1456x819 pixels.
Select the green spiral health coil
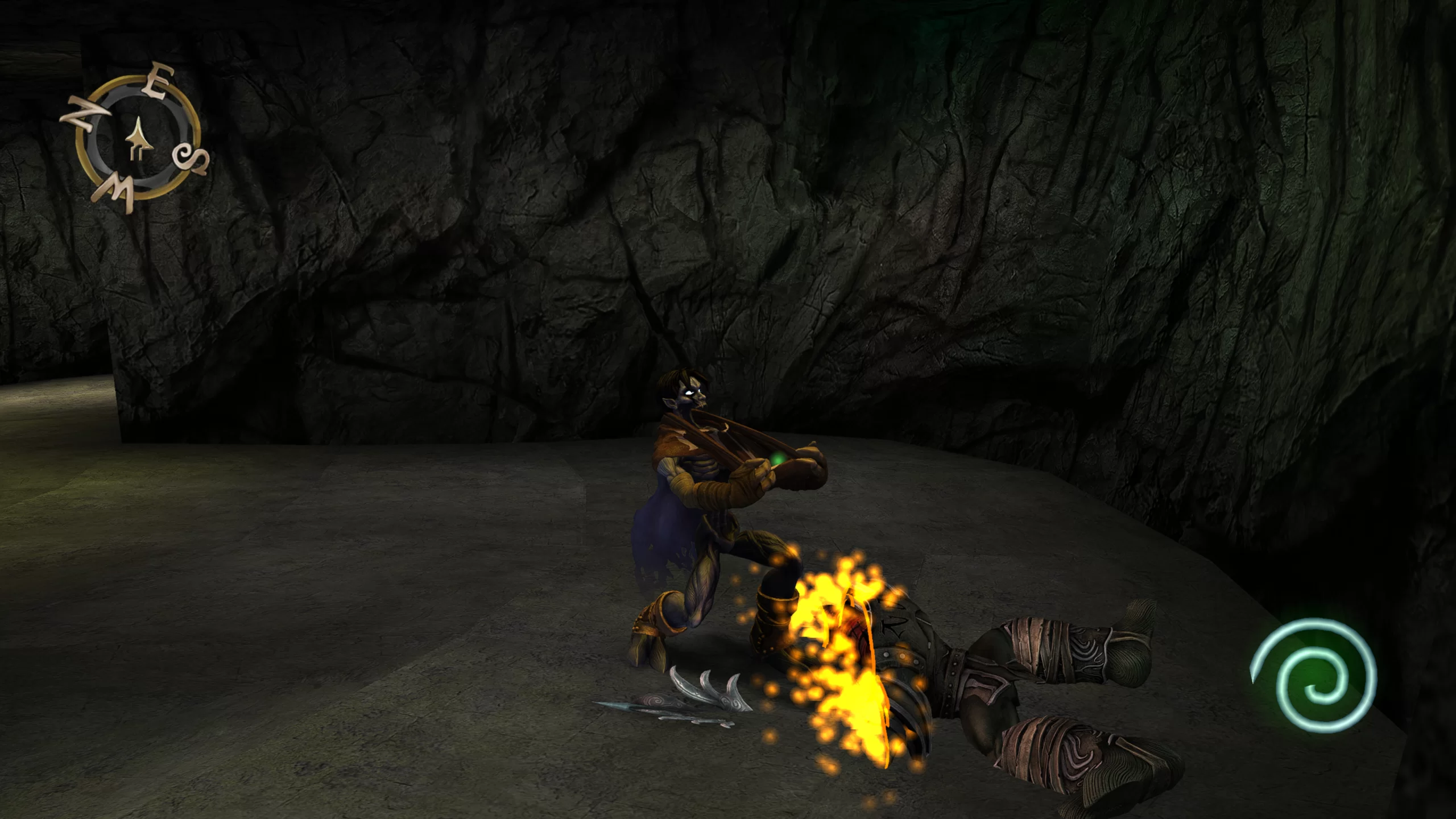pos(1313,675)
